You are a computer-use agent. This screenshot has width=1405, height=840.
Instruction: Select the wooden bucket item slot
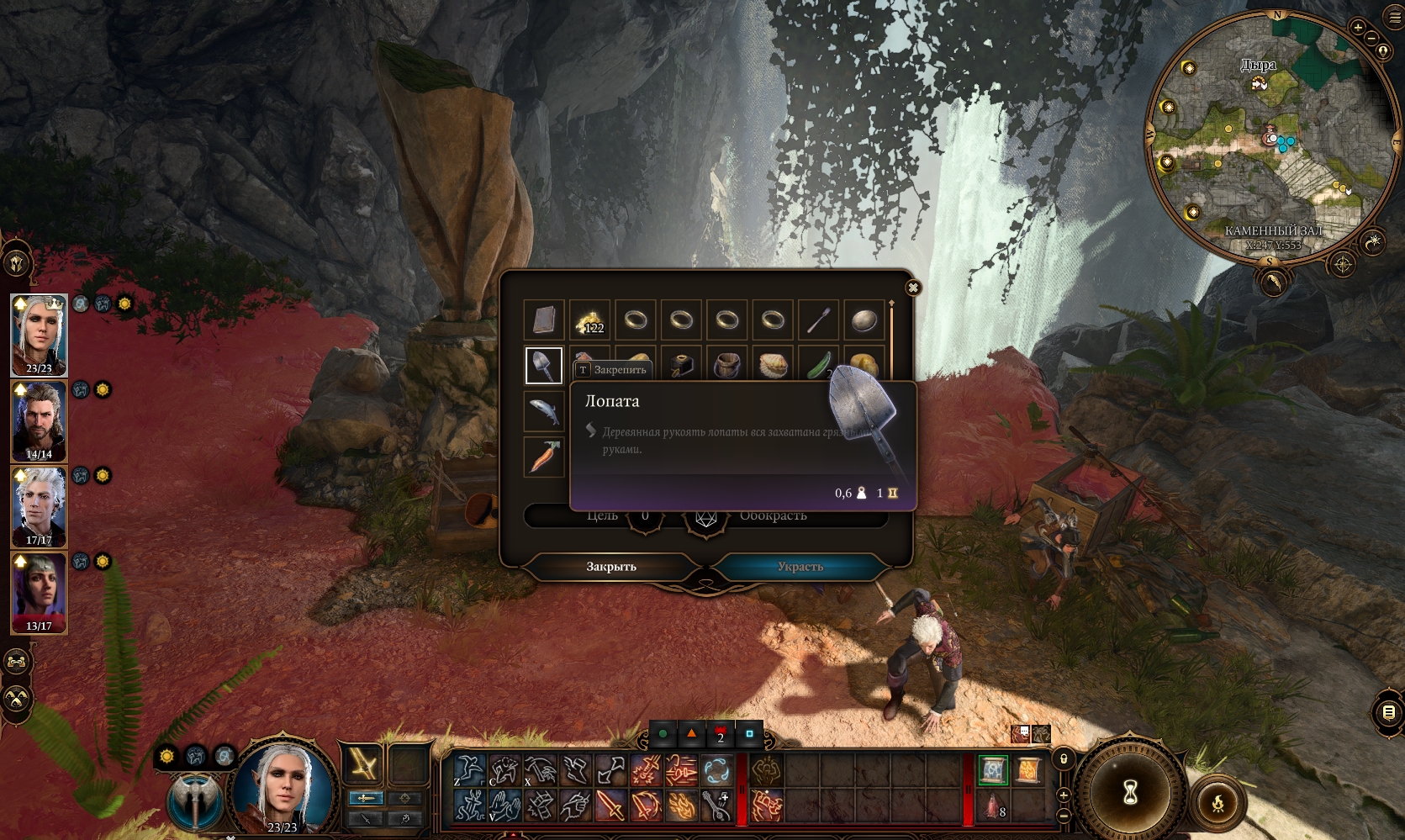(x=726, y=366)
